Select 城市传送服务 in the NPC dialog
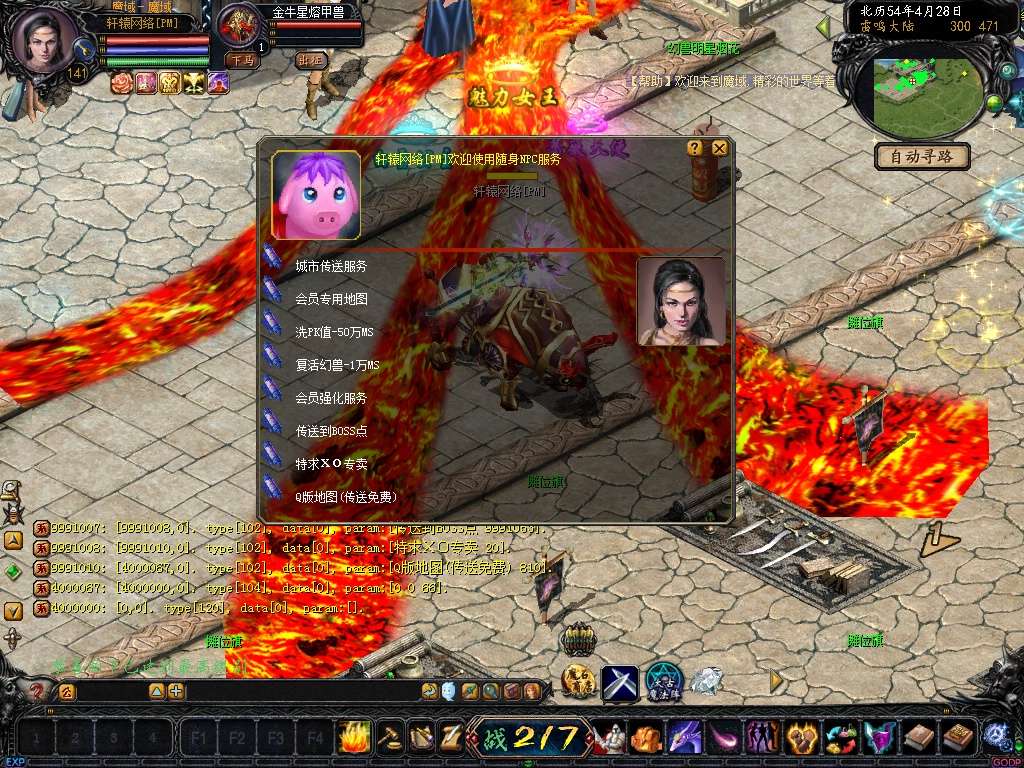The image size is (1024, 768). [x=330, y=267]
